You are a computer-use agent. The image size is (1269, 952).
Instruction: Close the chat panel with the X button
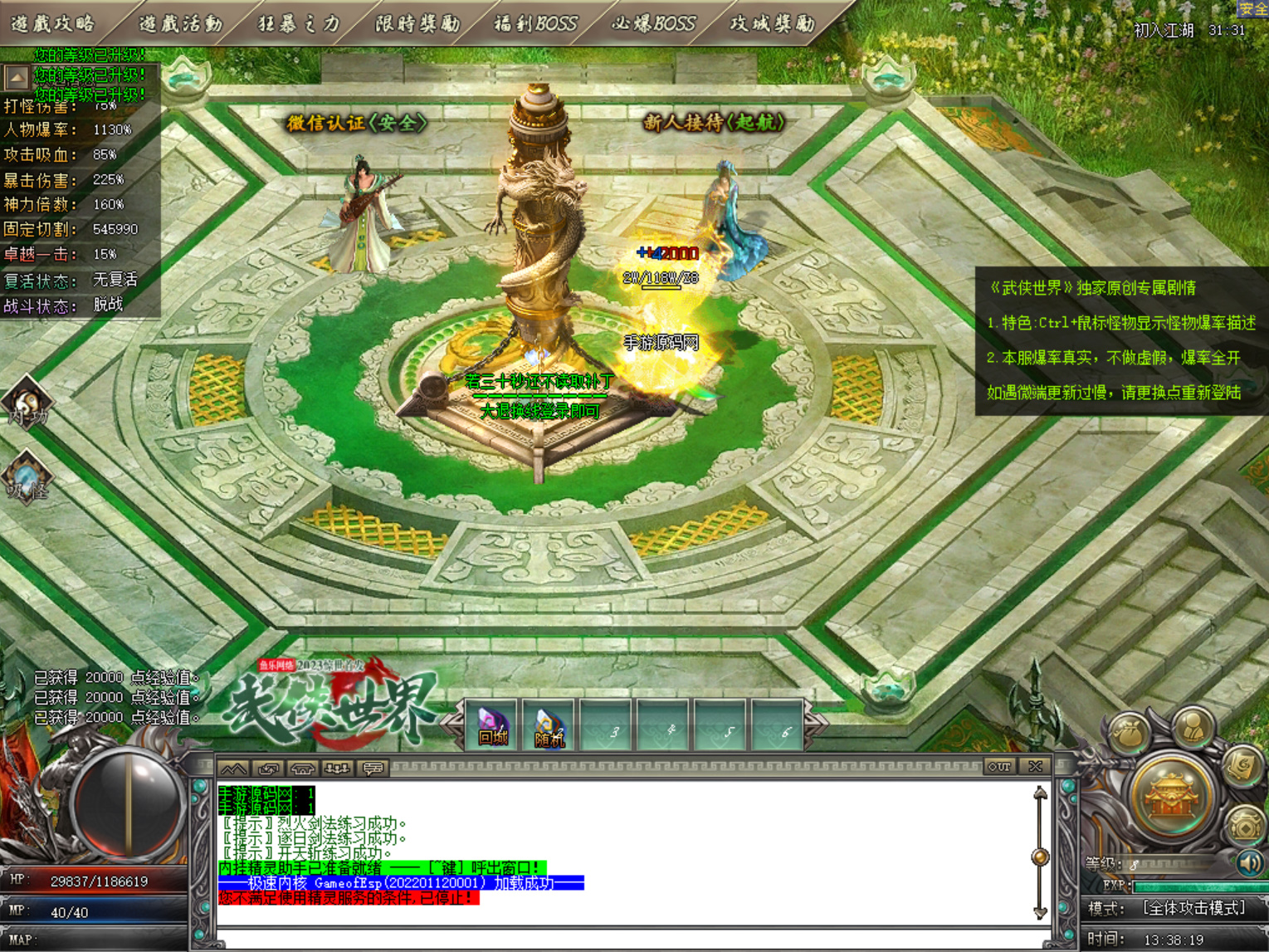(x=1035, y=767)
